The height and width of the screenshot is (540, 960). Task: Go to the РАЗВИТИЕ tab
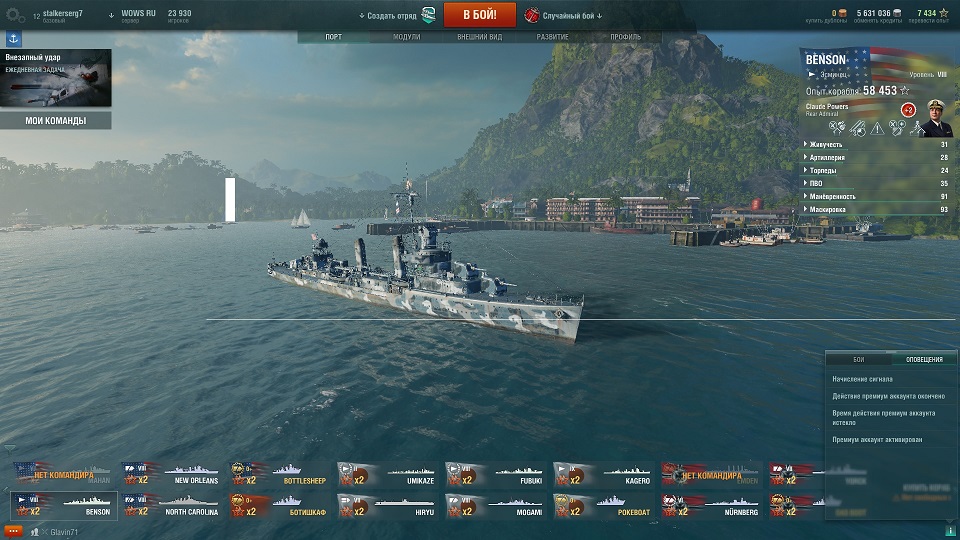553,37
